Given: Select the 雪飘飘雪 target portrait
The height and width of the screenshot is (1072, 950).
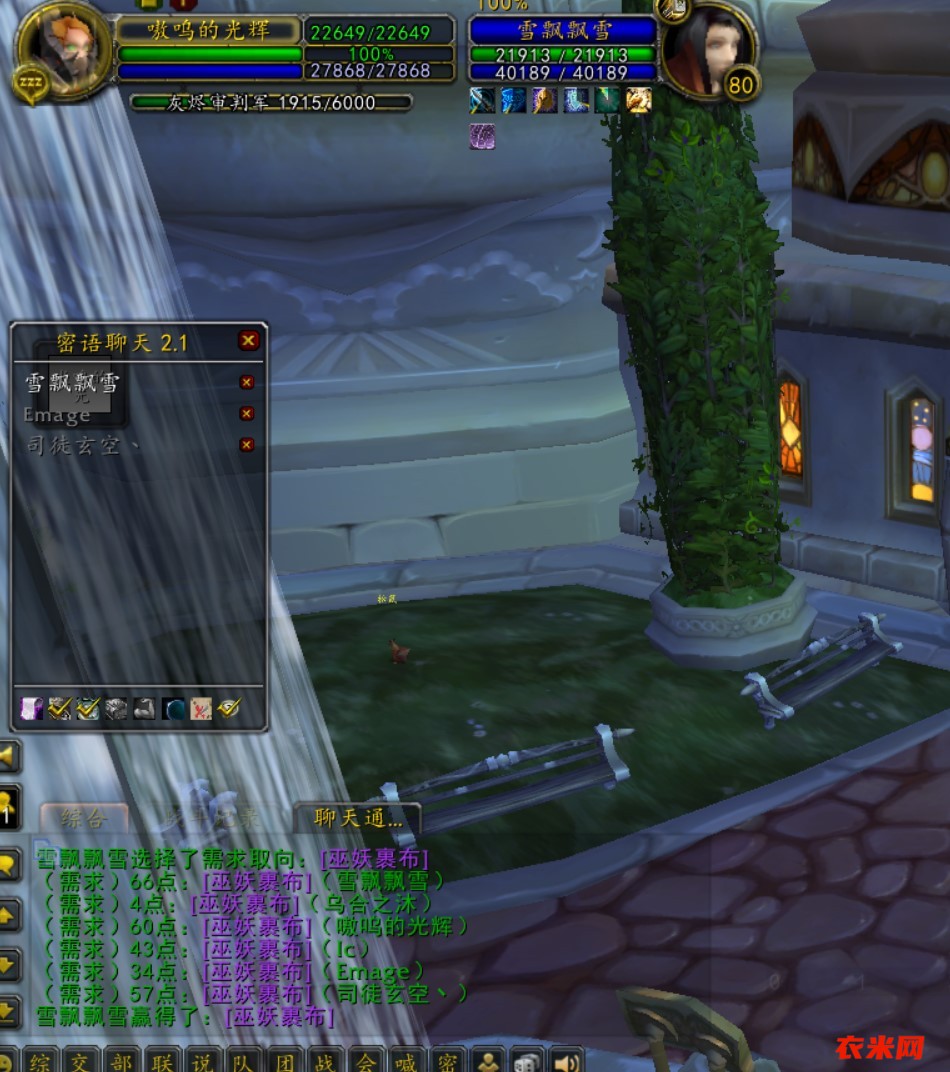Looking at the screenshot, I should point(706,50).
